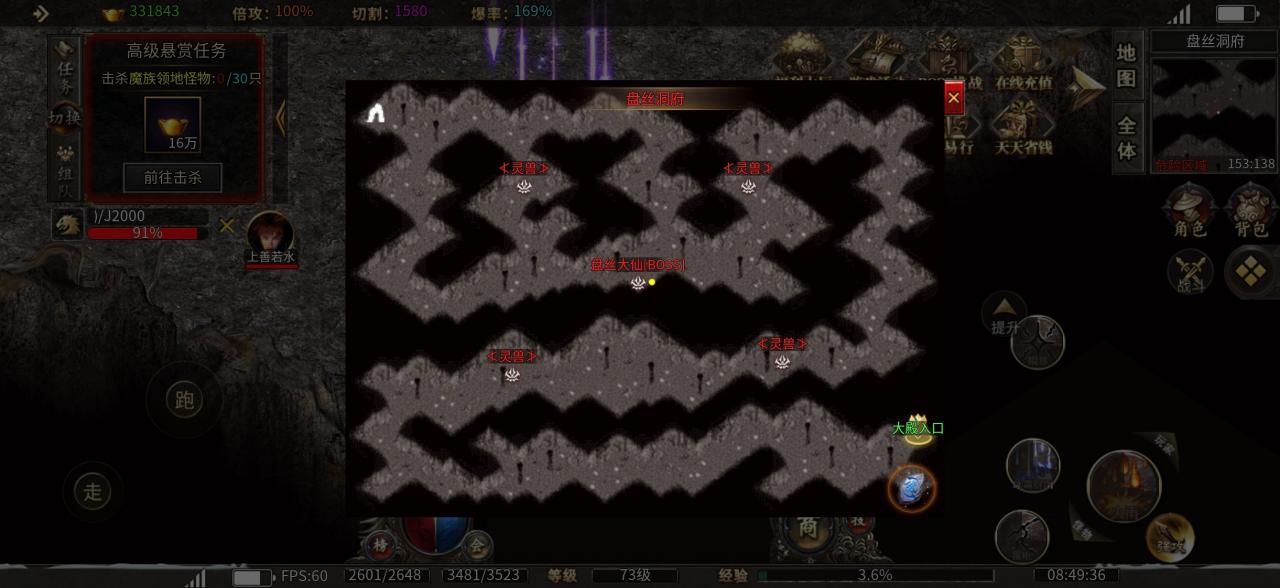Tap the 走 walk button

coord(93,491)
